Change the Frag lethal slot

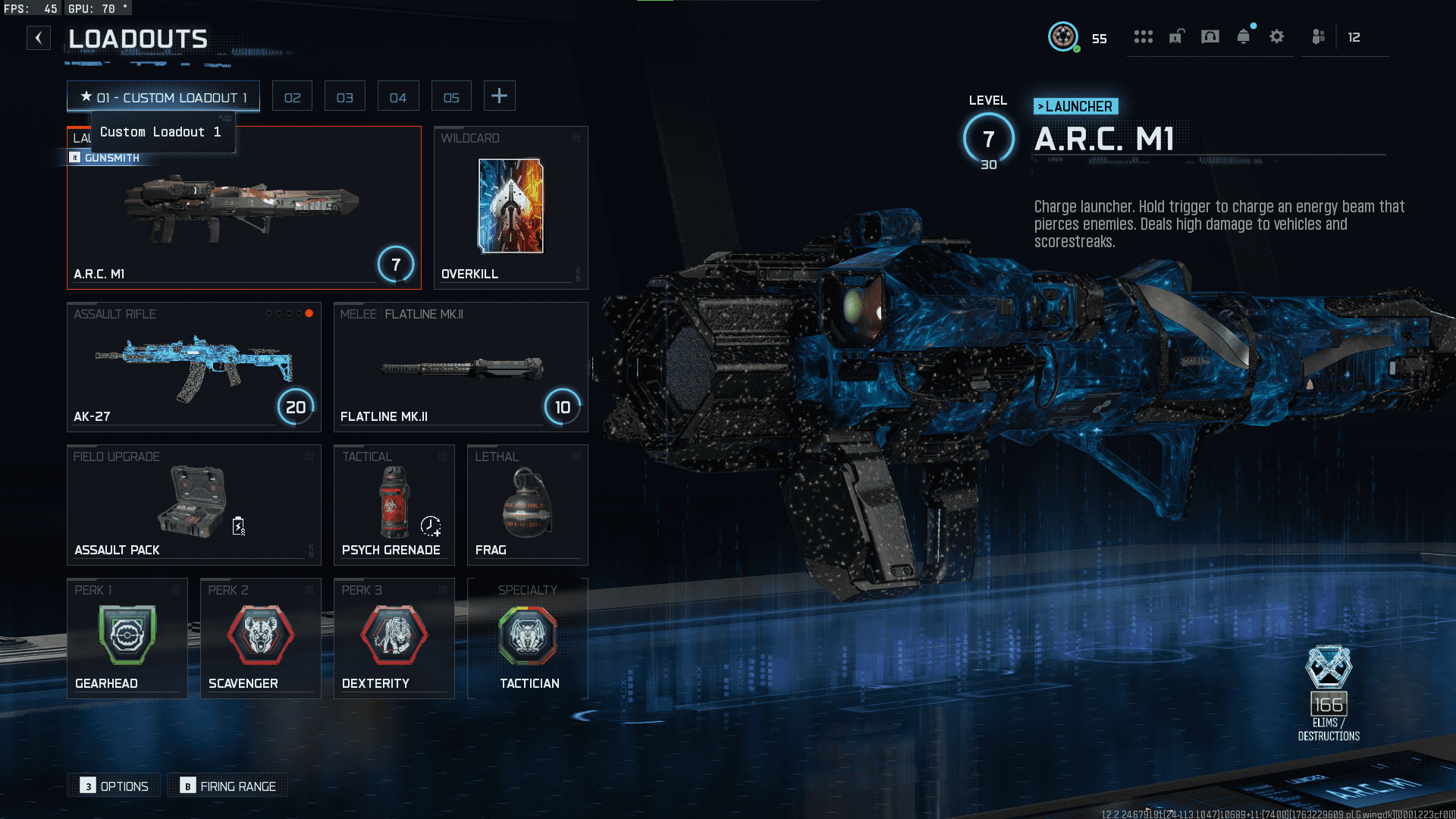pos(527,504)
